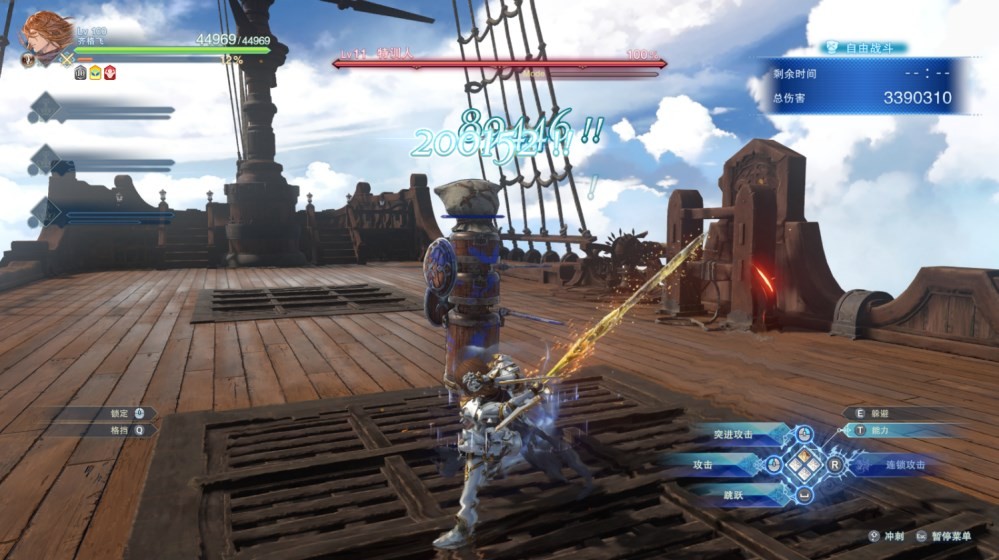Open the 暂停菜单 pause menu

coord(952,536)
